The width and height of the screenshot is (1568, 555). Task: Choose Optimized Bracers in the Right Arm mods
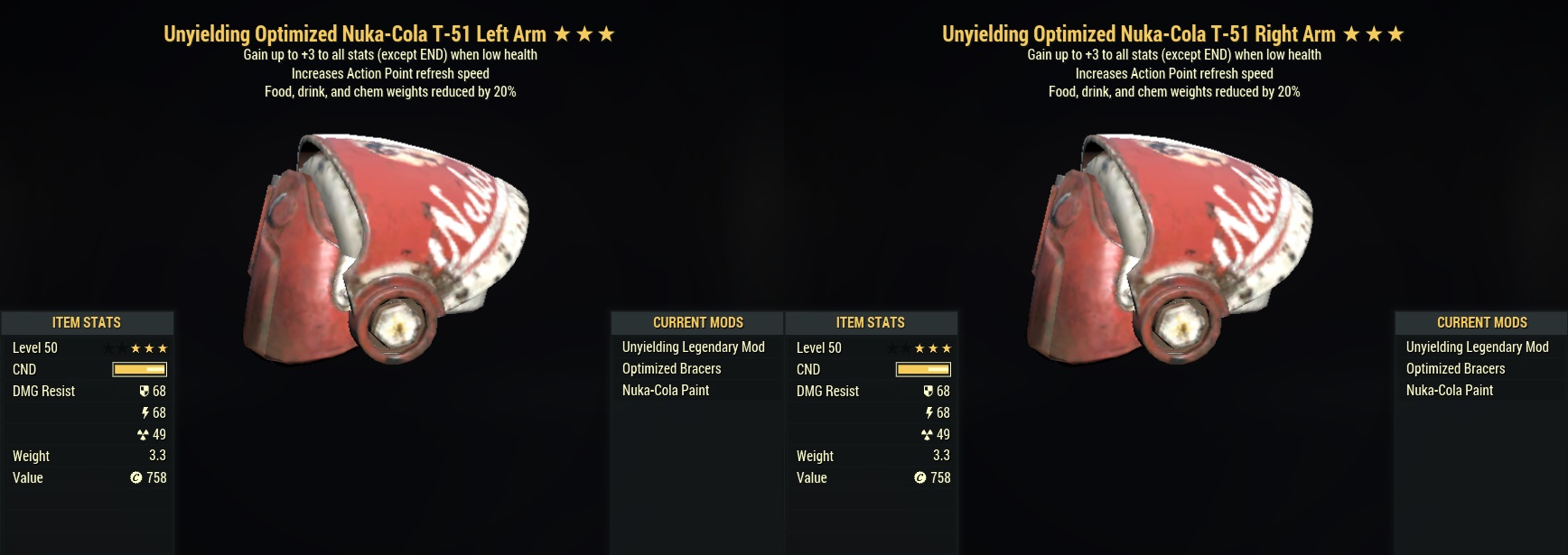pos(1455,369)
